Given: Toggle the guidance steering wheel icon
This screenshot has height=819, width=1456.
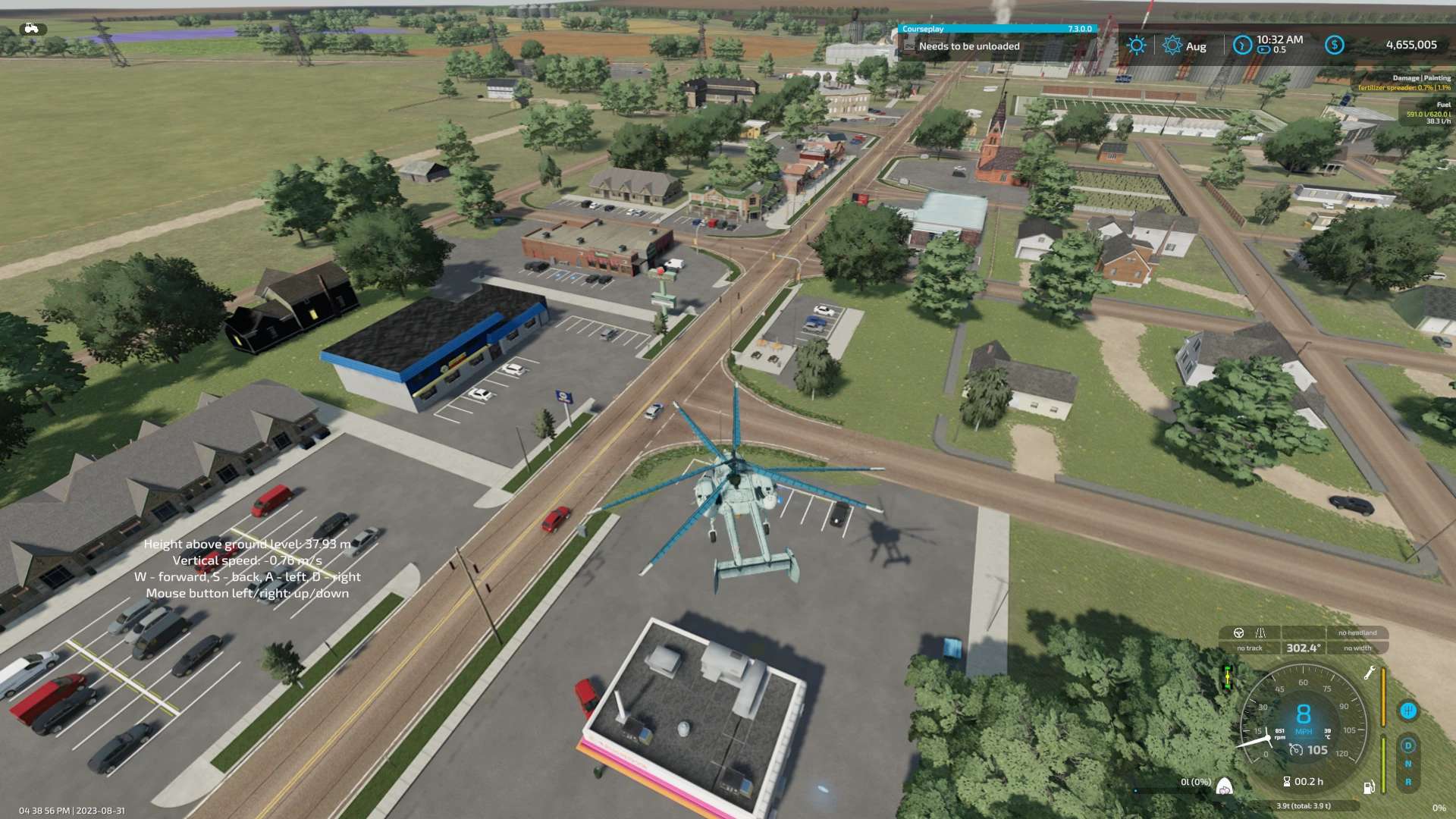Looking at the screenshot, I should (x=1239, y=632).
